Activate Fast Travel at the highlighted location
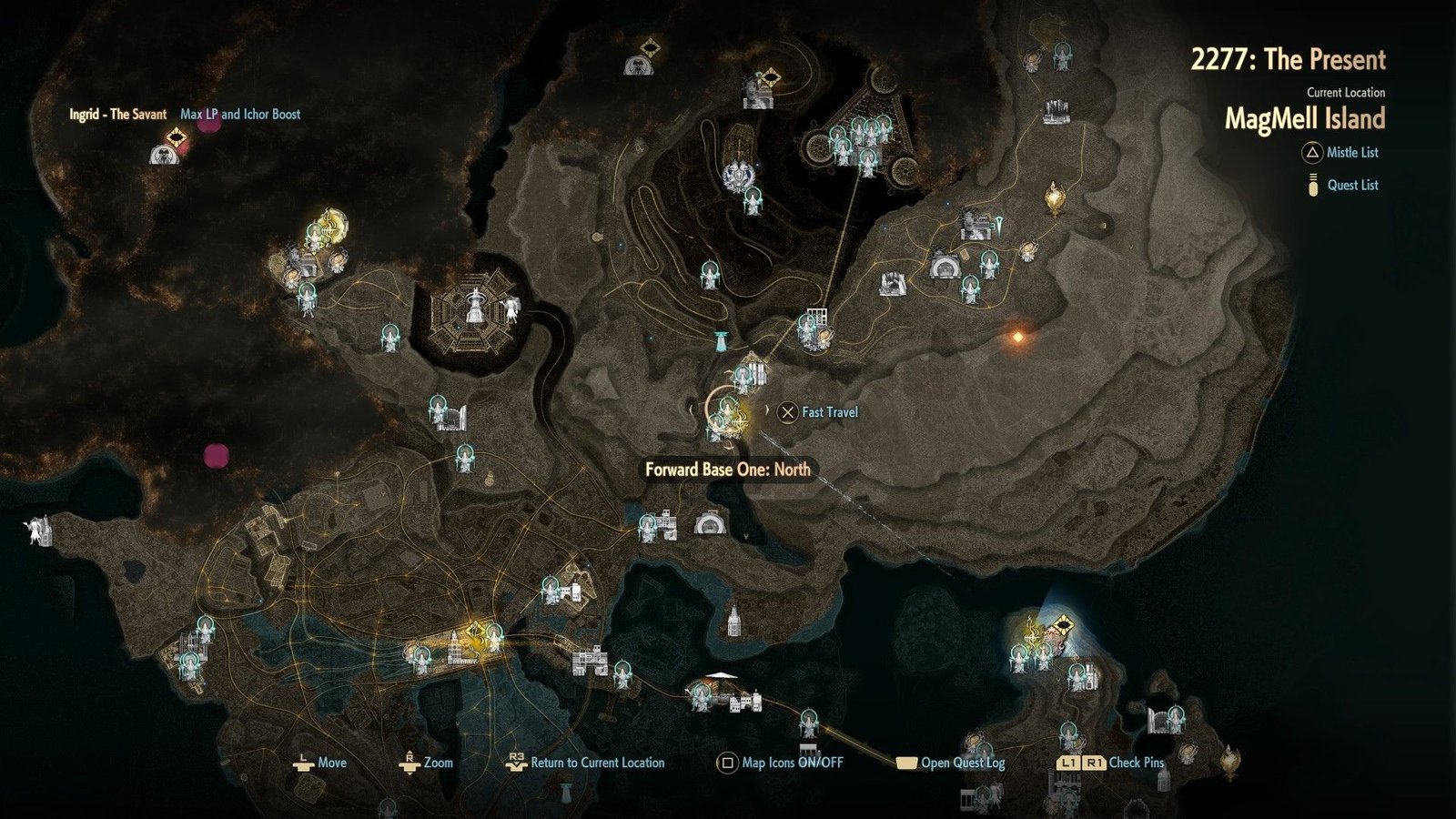Screen dimensions: 1456x819 coord(788,412)
